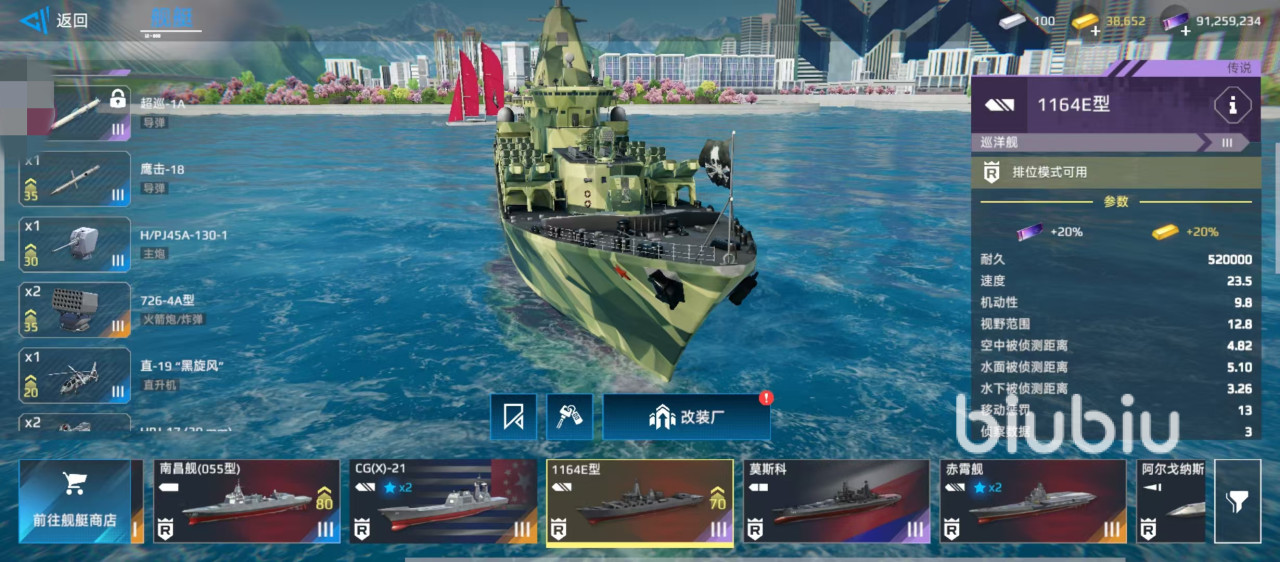Open the locked 超巡-1A missile slot
The height and width of the screenshot is (562, 1280).
point(75,113)
